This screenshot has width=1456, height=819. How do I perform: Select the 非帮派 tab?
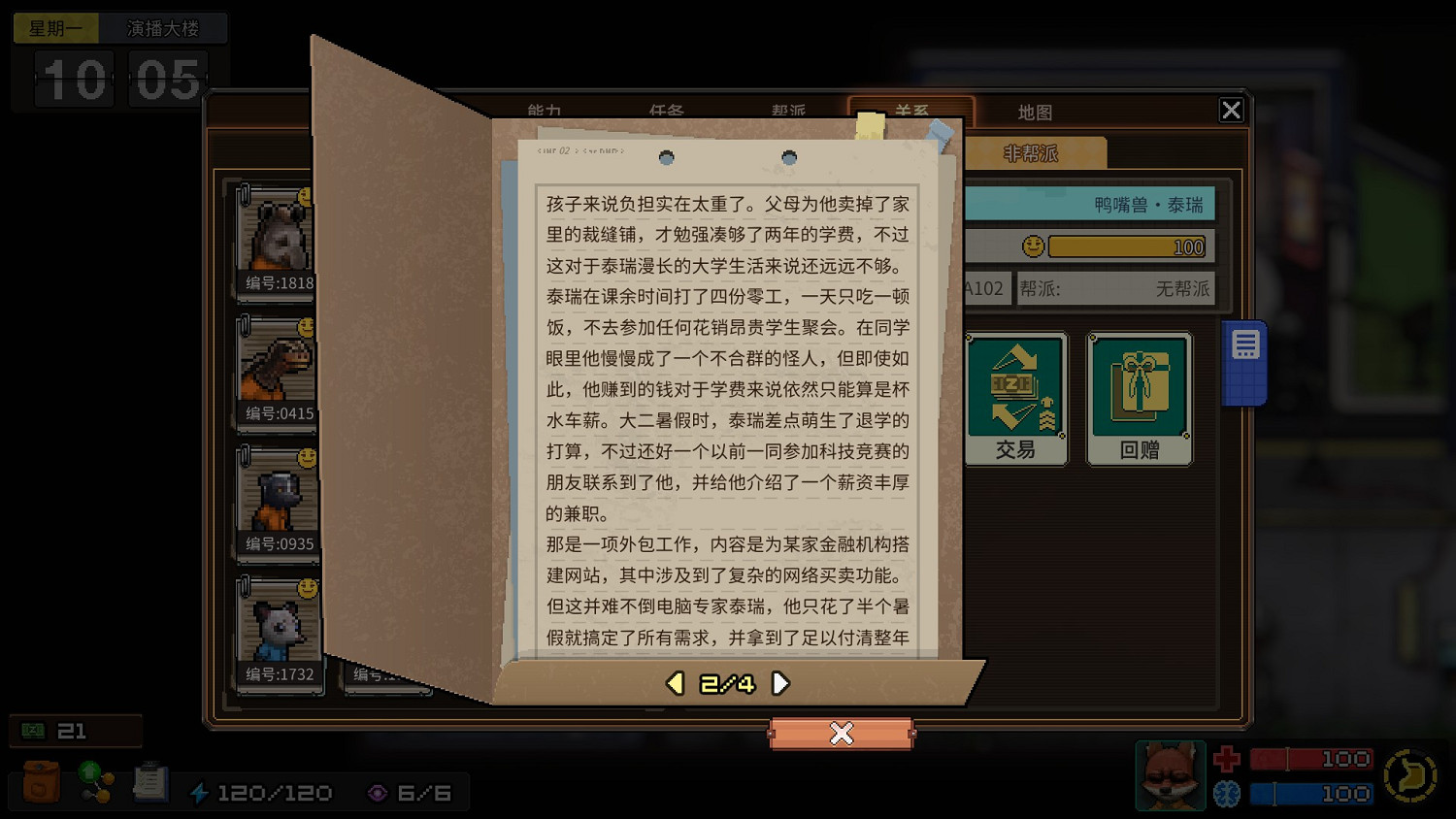point(1029,152)
